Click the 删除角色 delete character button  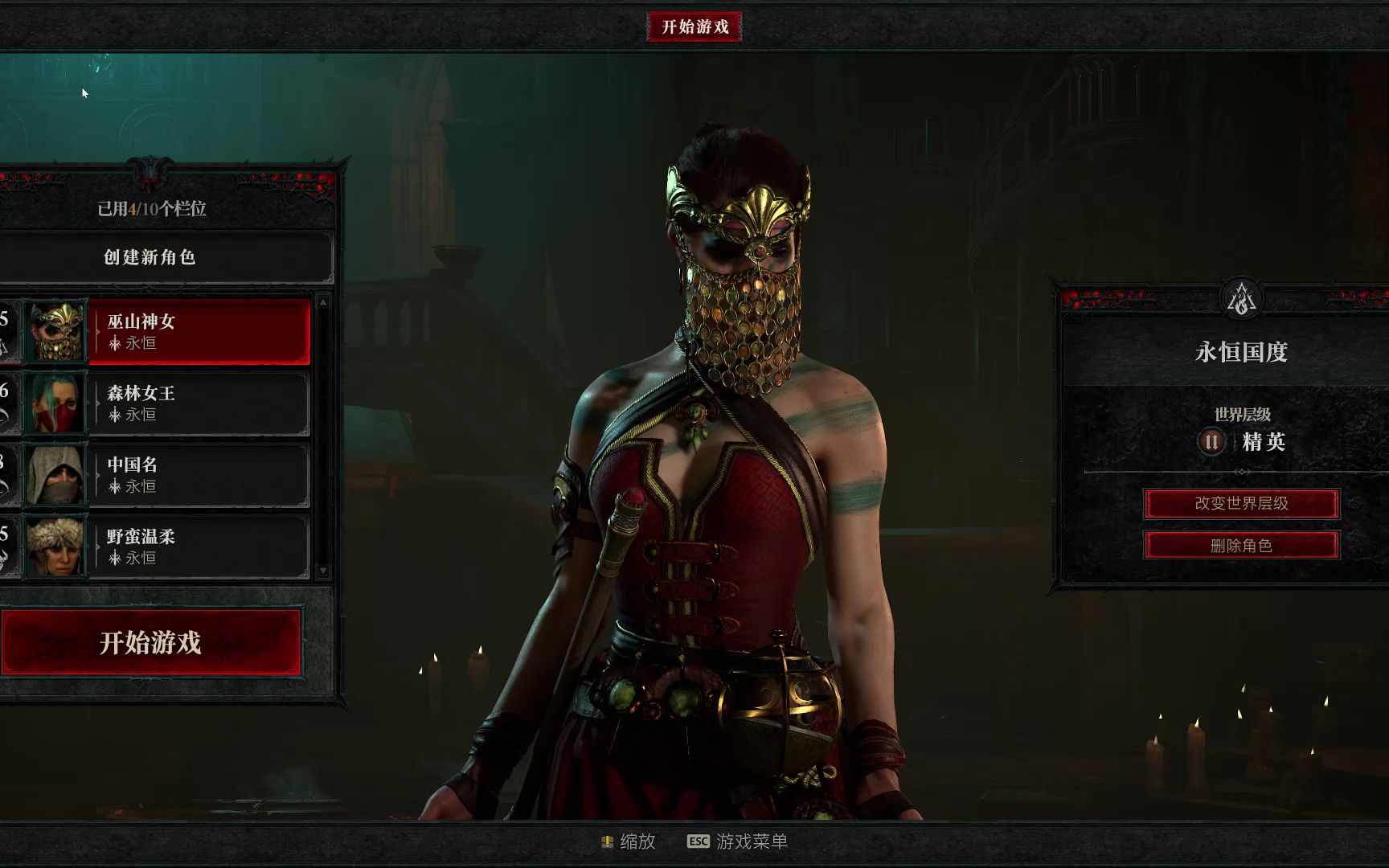click(1241, 546)
